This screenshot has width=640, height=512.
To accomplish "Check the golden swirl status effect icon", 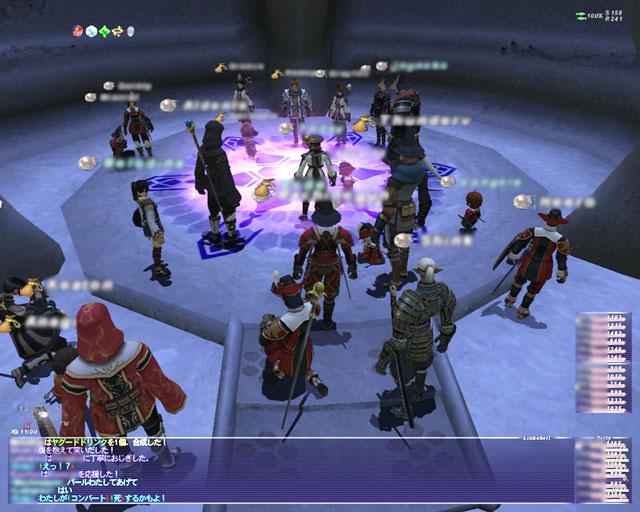I will point(117,31).
